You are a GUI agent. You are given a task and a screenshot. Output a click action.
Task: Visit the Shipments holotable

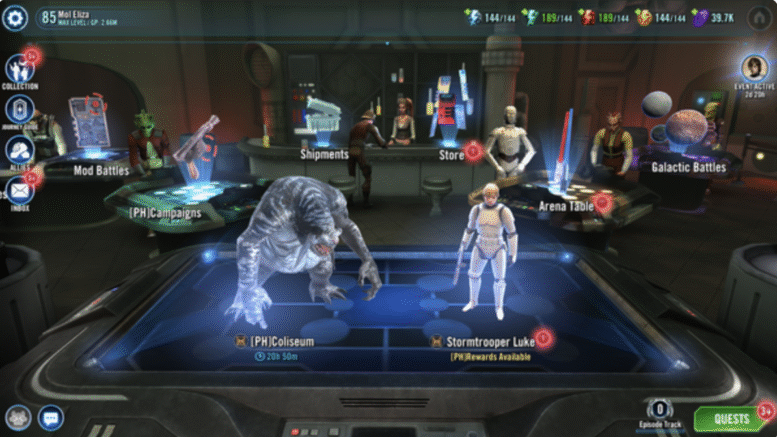(324, 154)
